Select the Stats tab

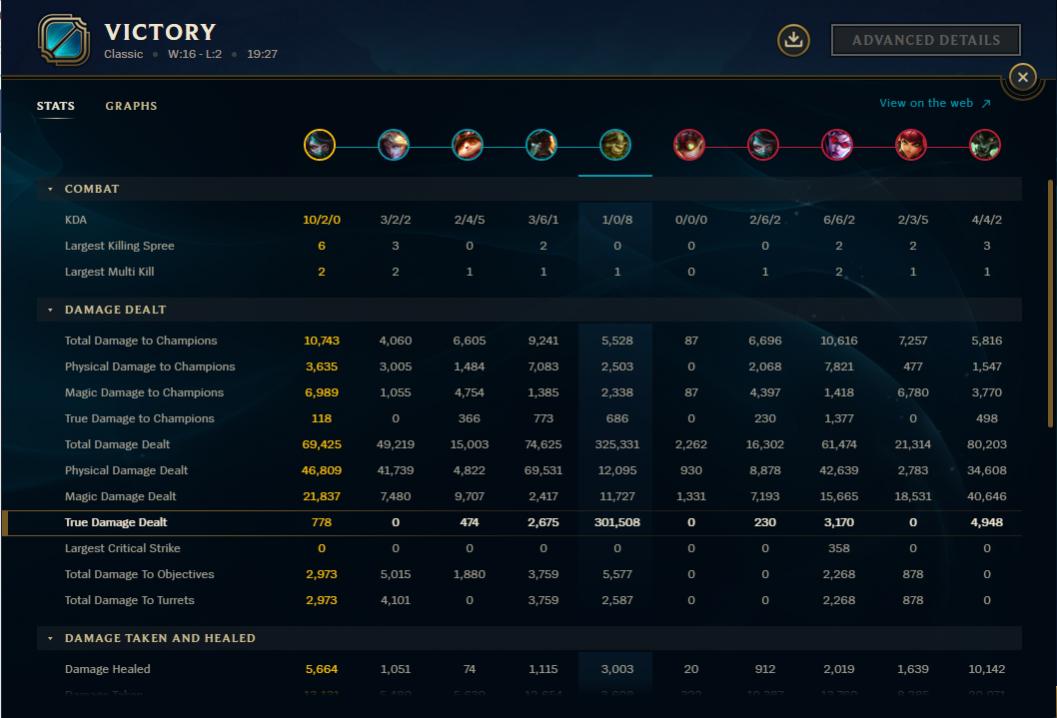56,106
